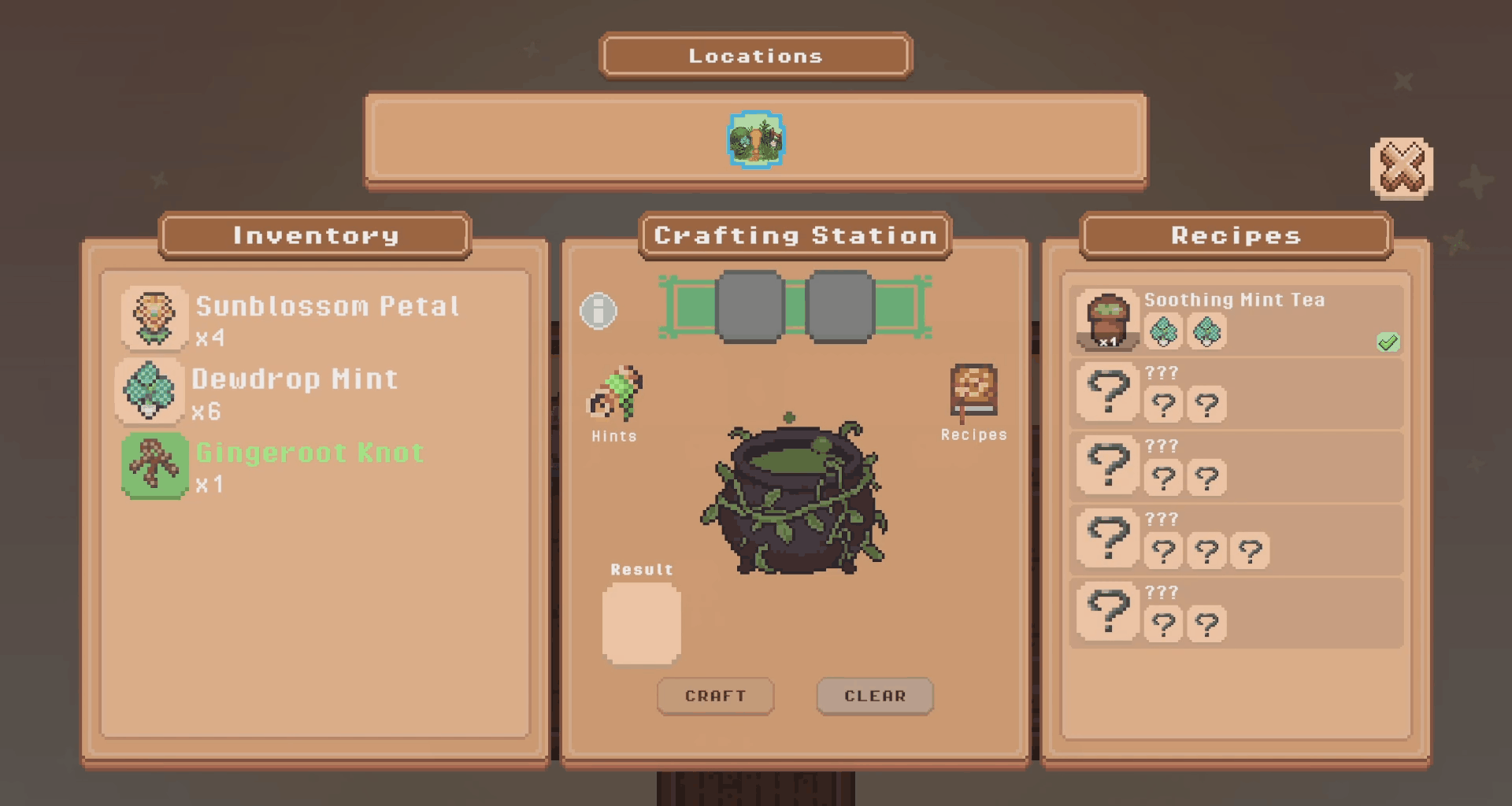
Task: Open the Hints scroll
Action: (615, 394)
